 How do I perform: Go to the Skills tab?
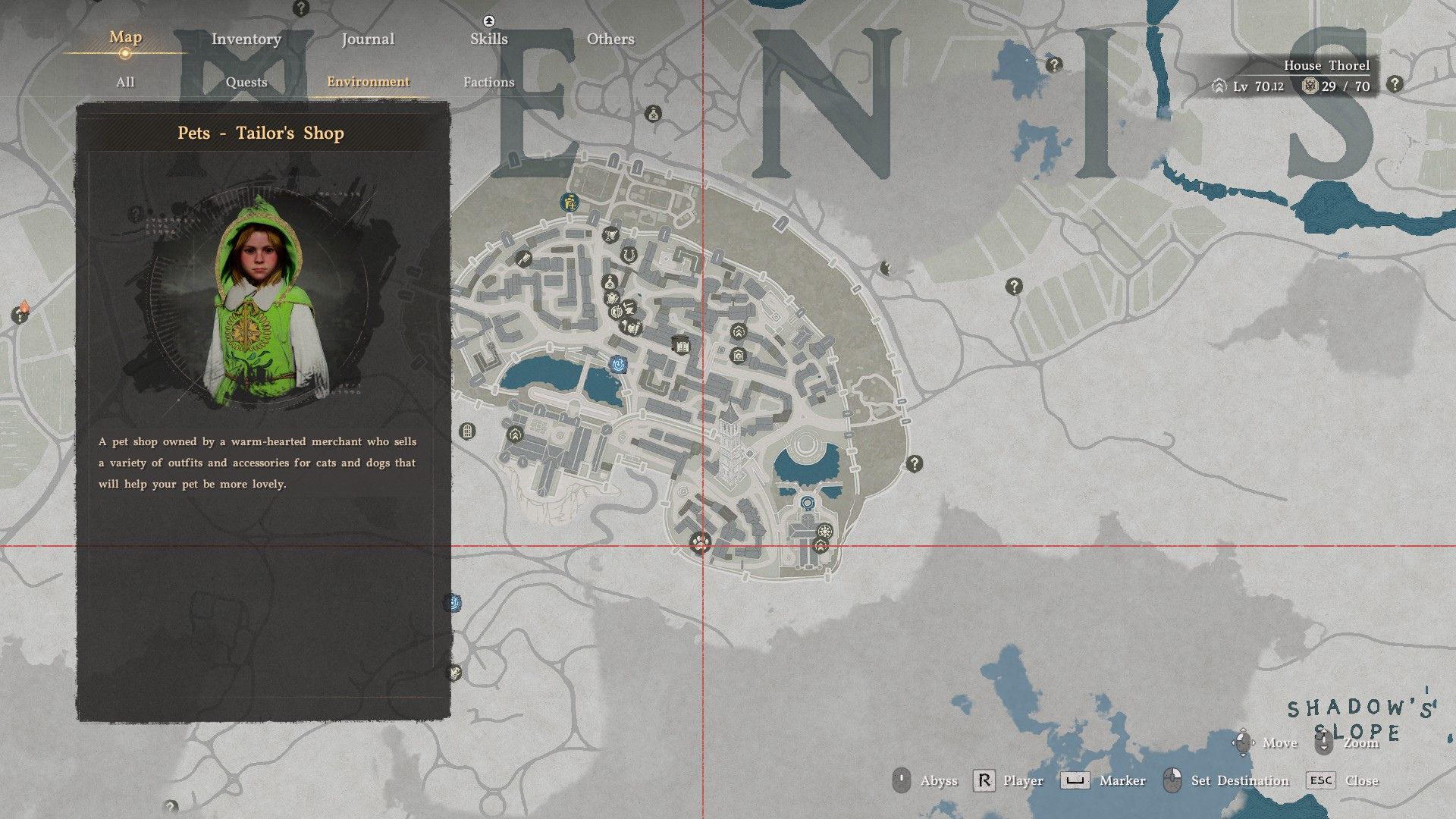coord(488,39)
